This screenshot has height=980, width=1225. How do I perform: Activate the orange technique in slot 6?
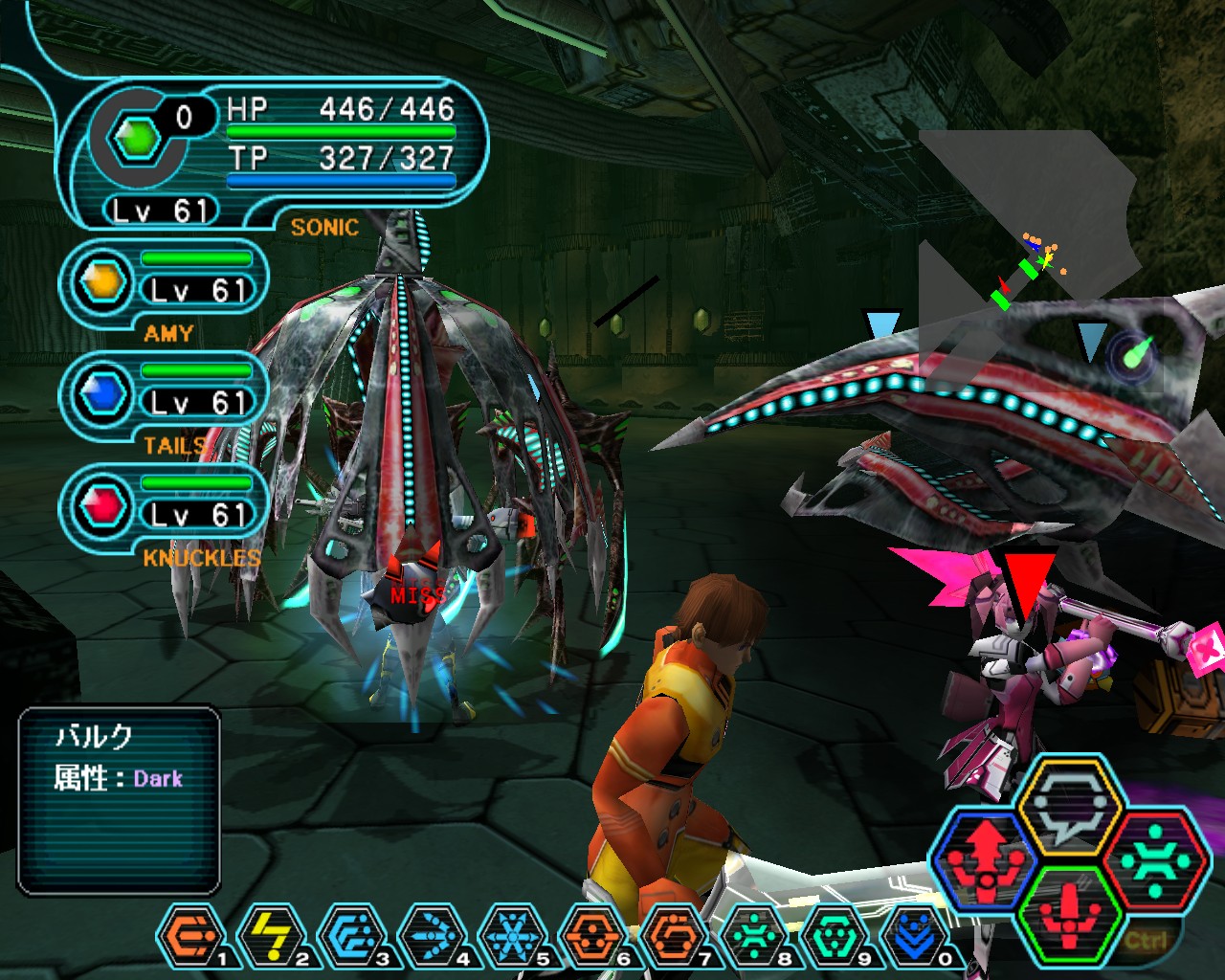click(592, 936)
